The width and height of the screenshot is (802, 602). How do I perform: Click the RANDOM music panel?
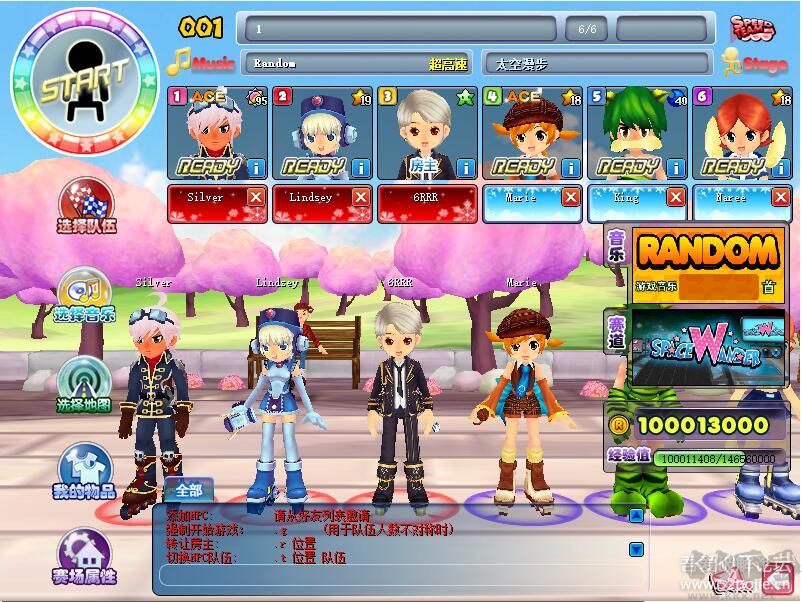click(707, 262)
